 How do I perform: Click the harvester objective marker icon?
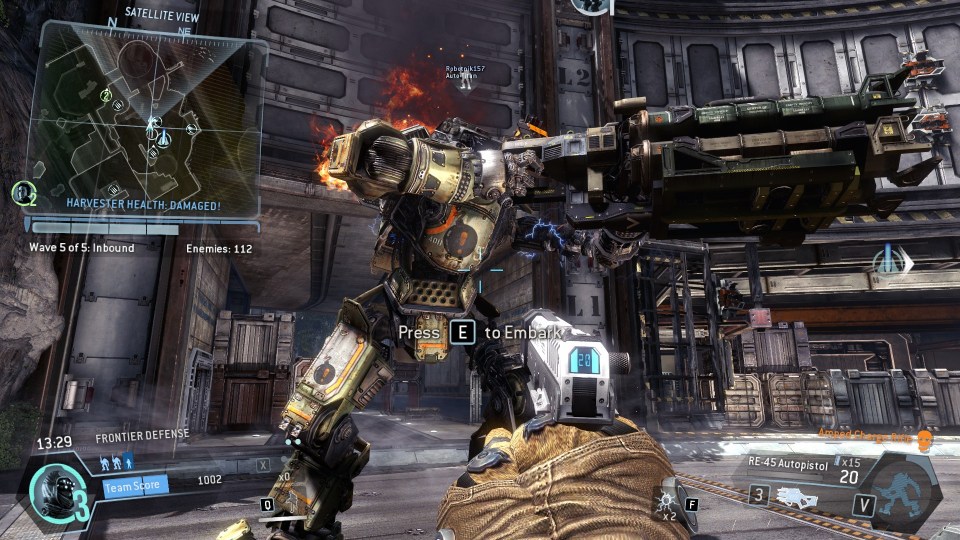tap(887, 264)
